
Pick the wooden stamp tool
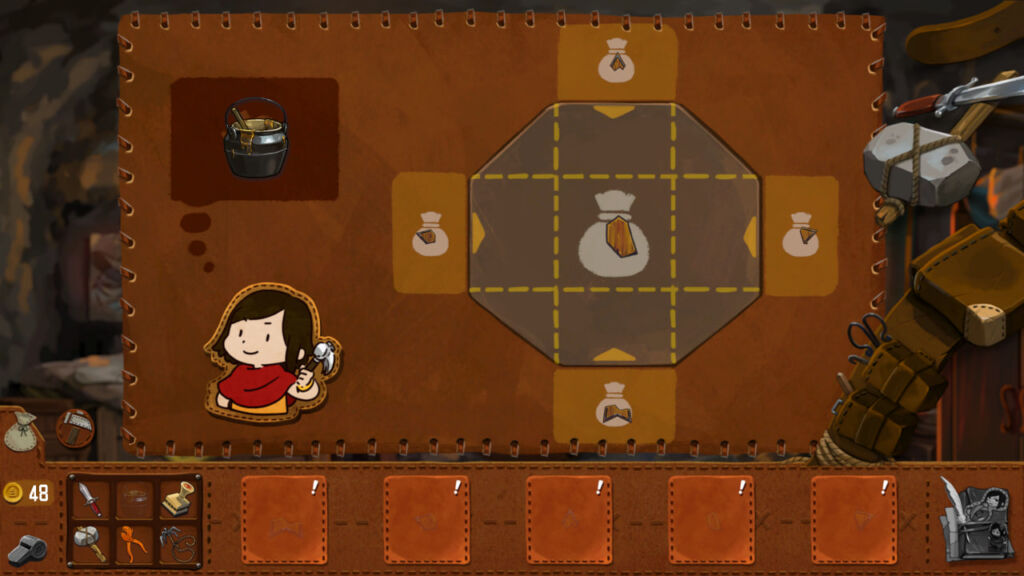pos(178,497)
